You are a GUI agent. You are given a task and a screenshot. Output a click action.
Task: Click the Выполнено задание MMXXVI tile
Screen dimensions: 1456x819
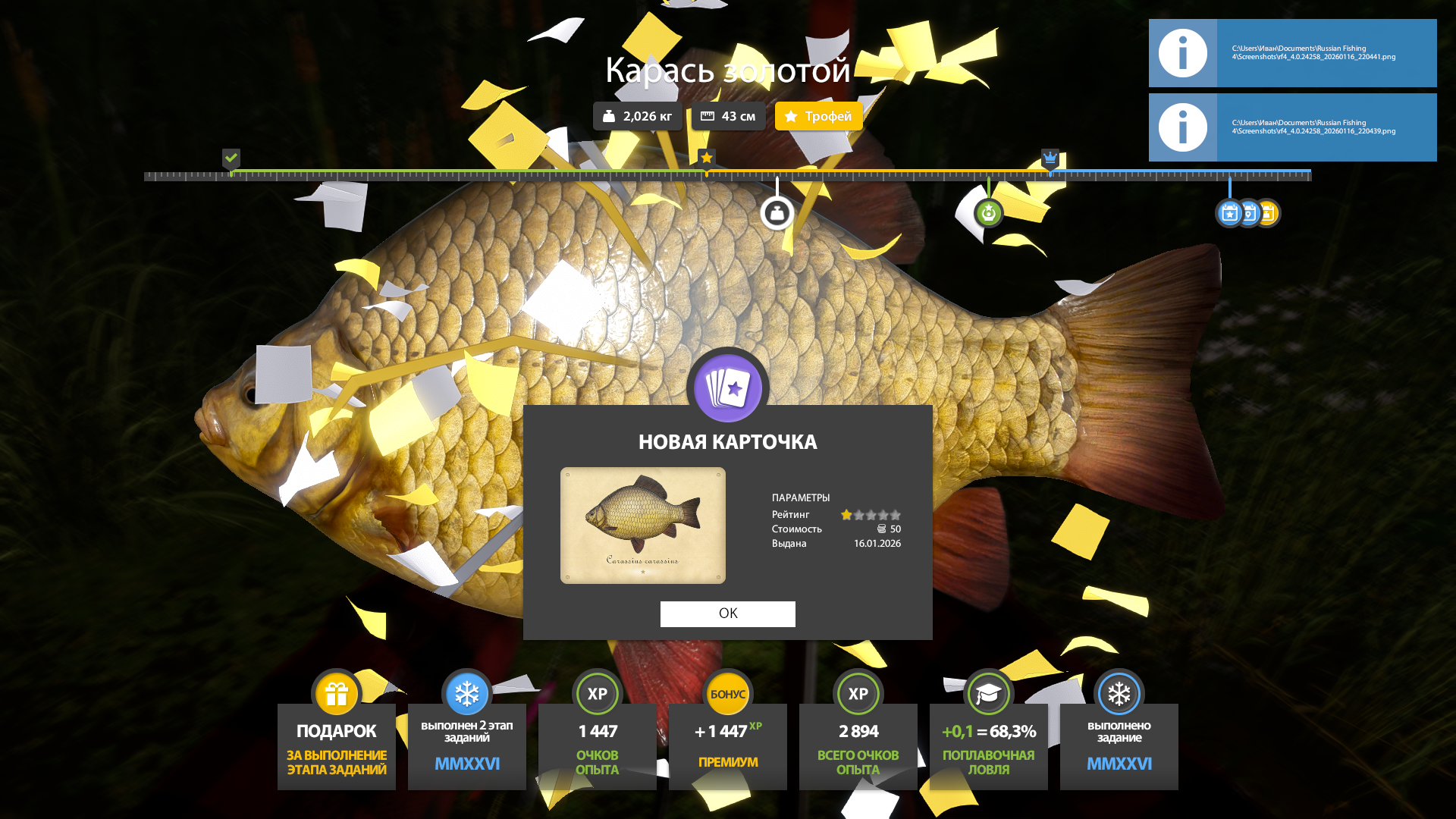click(1119, 736)
